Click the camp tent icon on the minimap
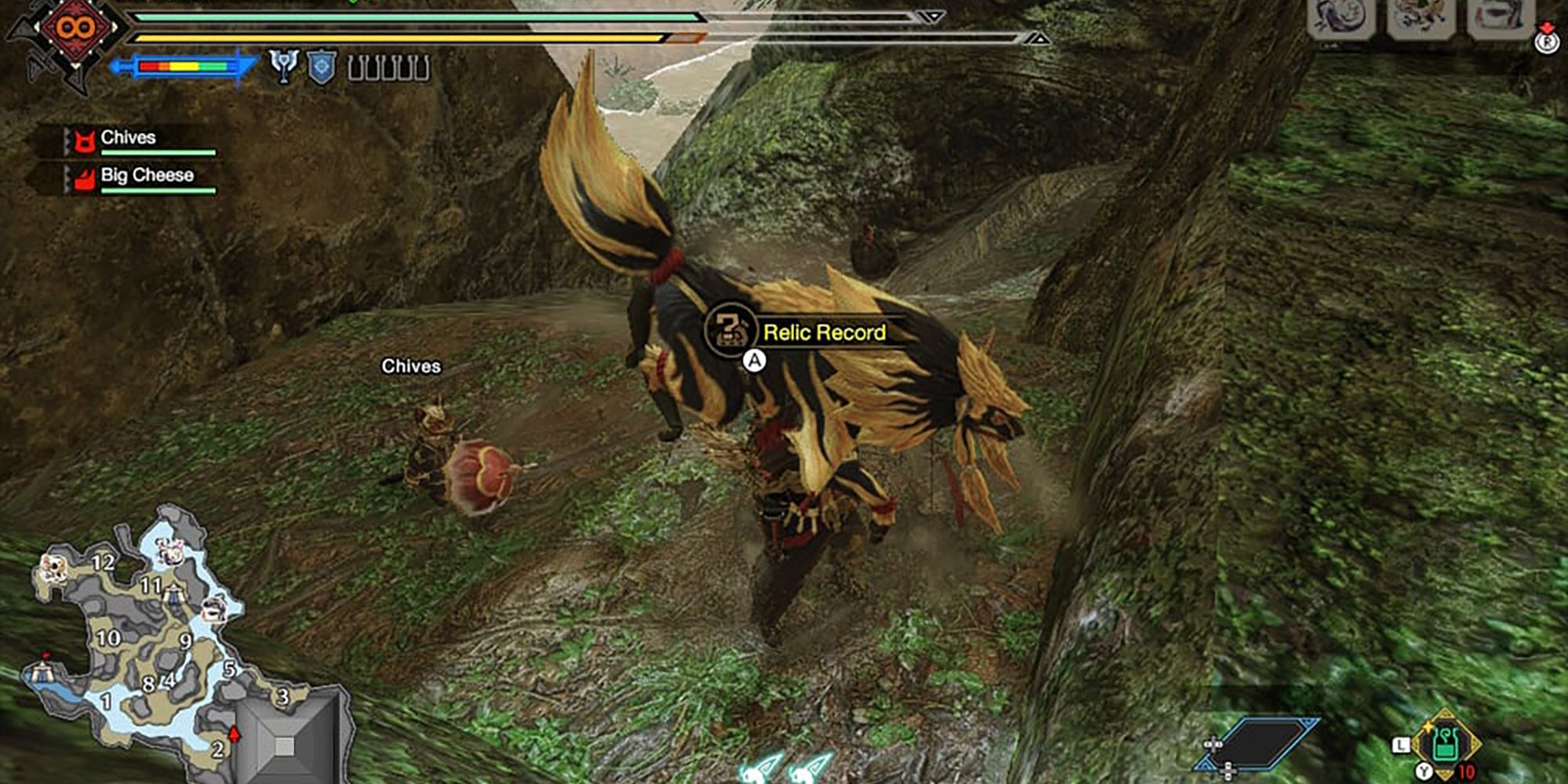 click(43, 671)
